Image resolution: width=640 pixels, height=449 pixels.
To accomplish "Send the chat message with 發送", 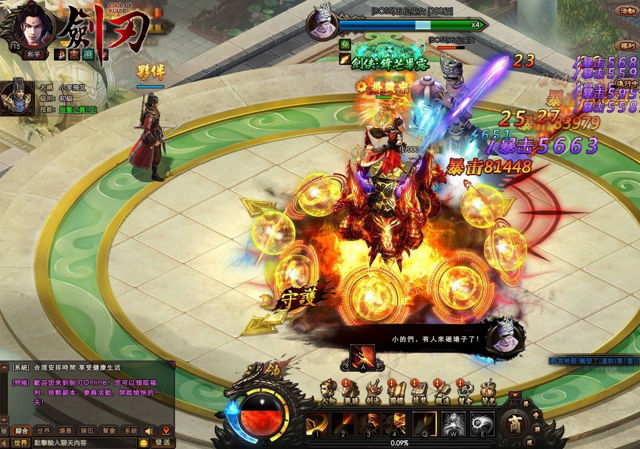I will (163, 442).
